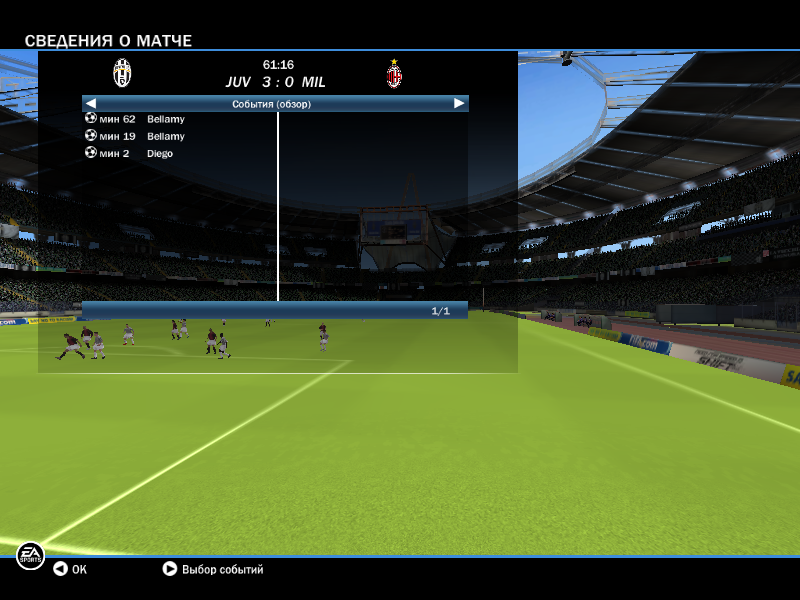Select the minute 2 Diego goal event
Viewport: 800px width, 600px height.
130,153
